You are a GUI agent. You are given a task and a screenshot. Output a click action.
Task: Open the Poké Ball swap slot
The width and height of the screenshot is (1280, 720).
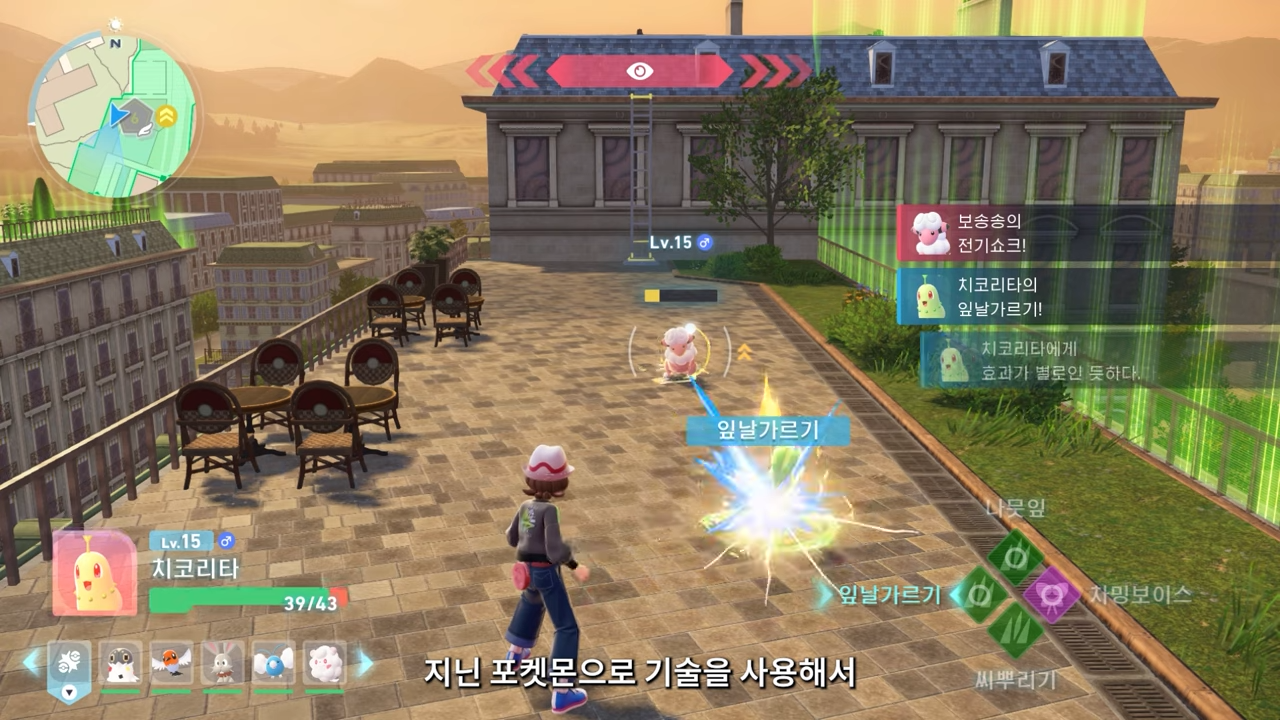tap(69, 665)
